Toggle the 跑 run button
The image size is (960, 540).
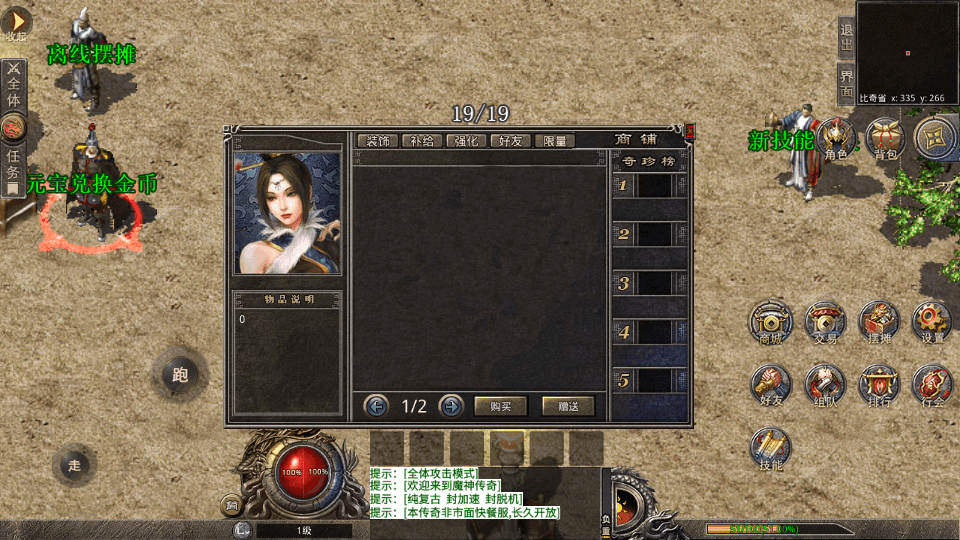coord(180,375)
